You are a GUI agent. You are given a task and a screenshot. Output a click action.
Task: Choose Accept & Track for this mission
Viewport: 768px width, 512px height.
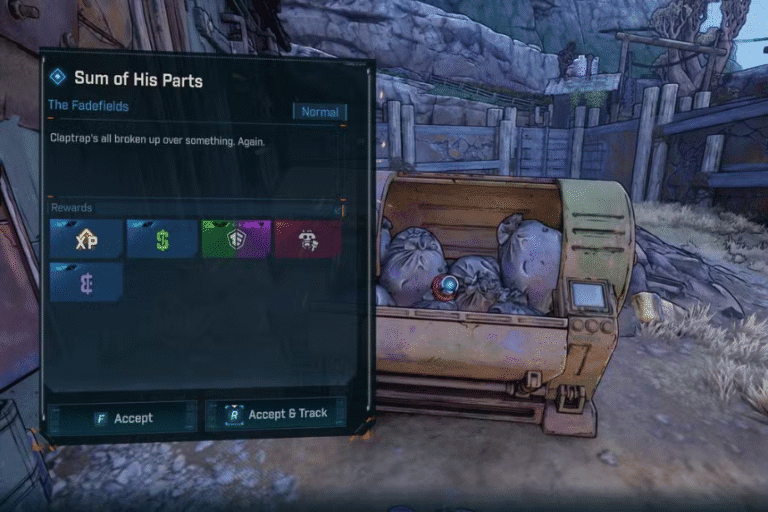pyautogui.click(x=276, y=414)
